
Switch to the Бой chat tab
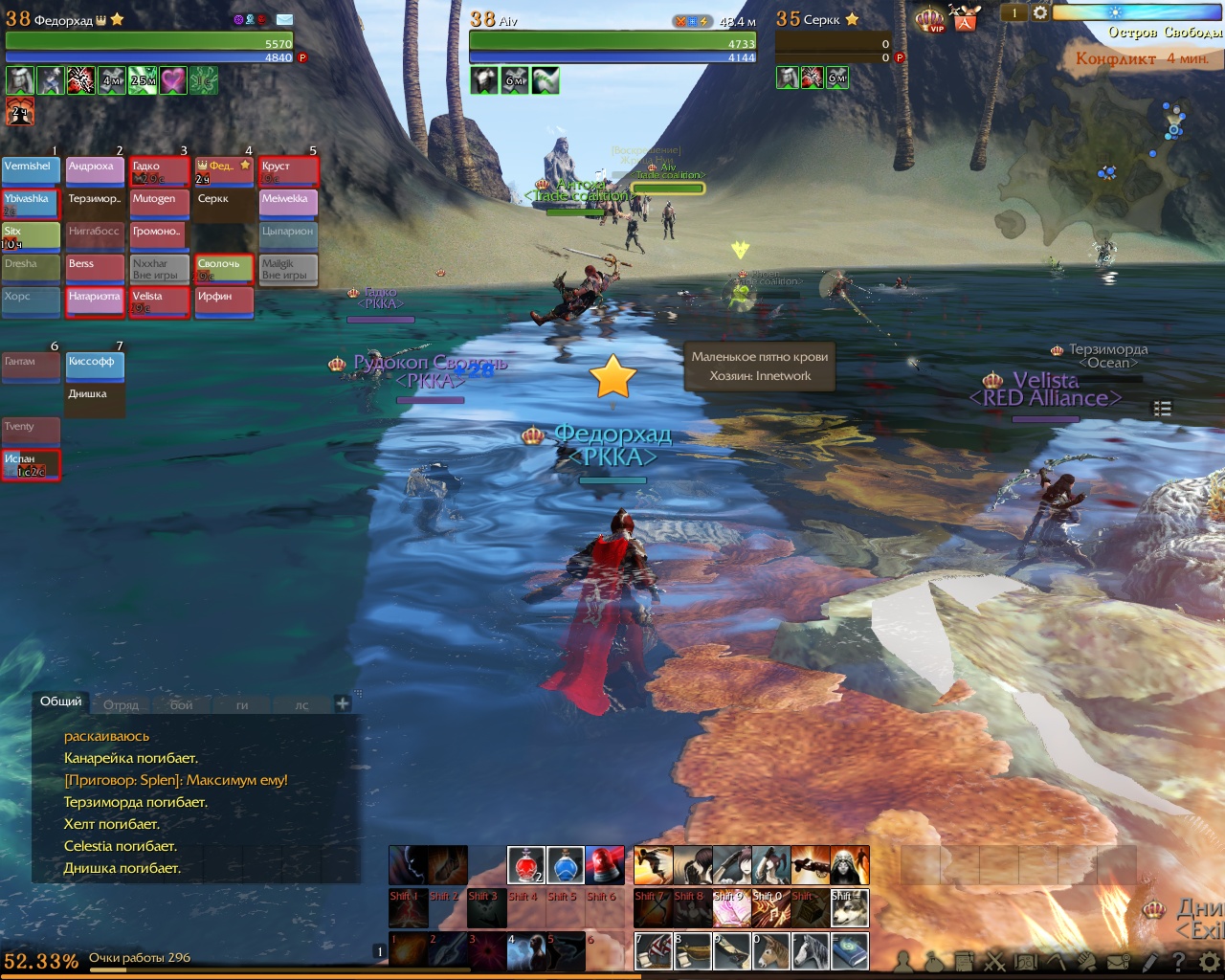[x=182, y=705]
